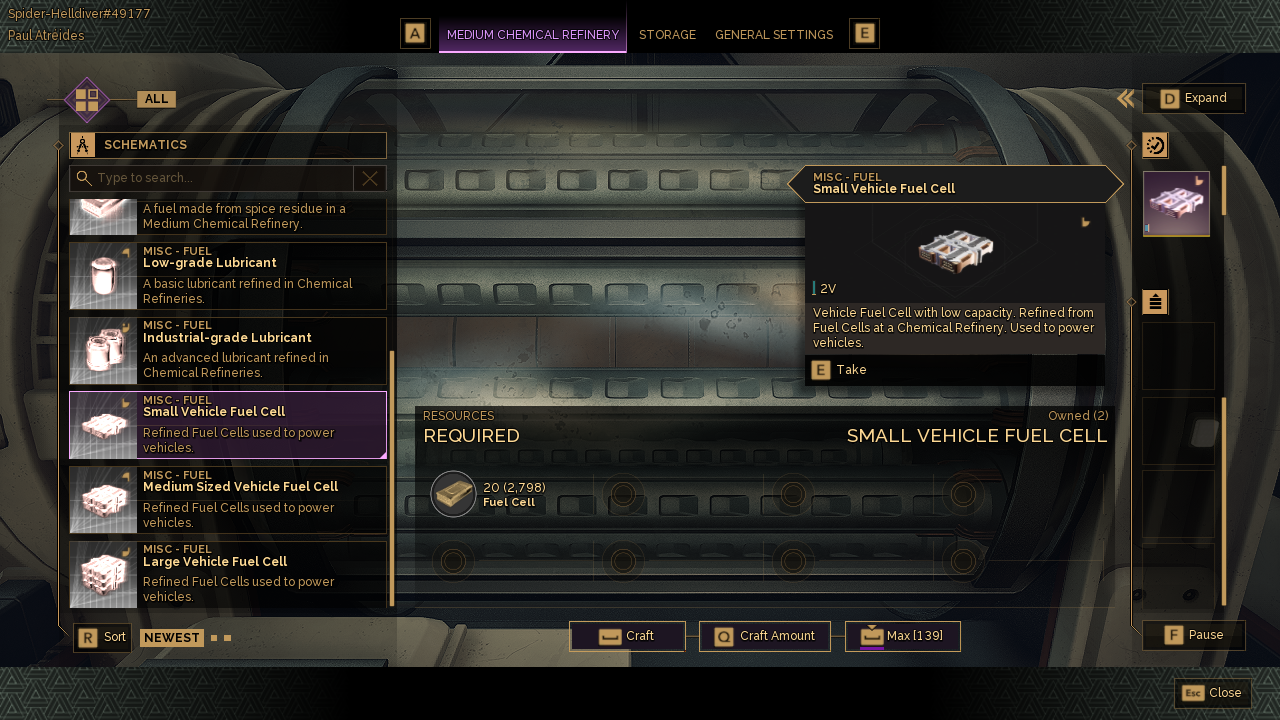Change schematic sorting with Sort
This screenshot has width=1280, height=720.
tap(102, 637)
